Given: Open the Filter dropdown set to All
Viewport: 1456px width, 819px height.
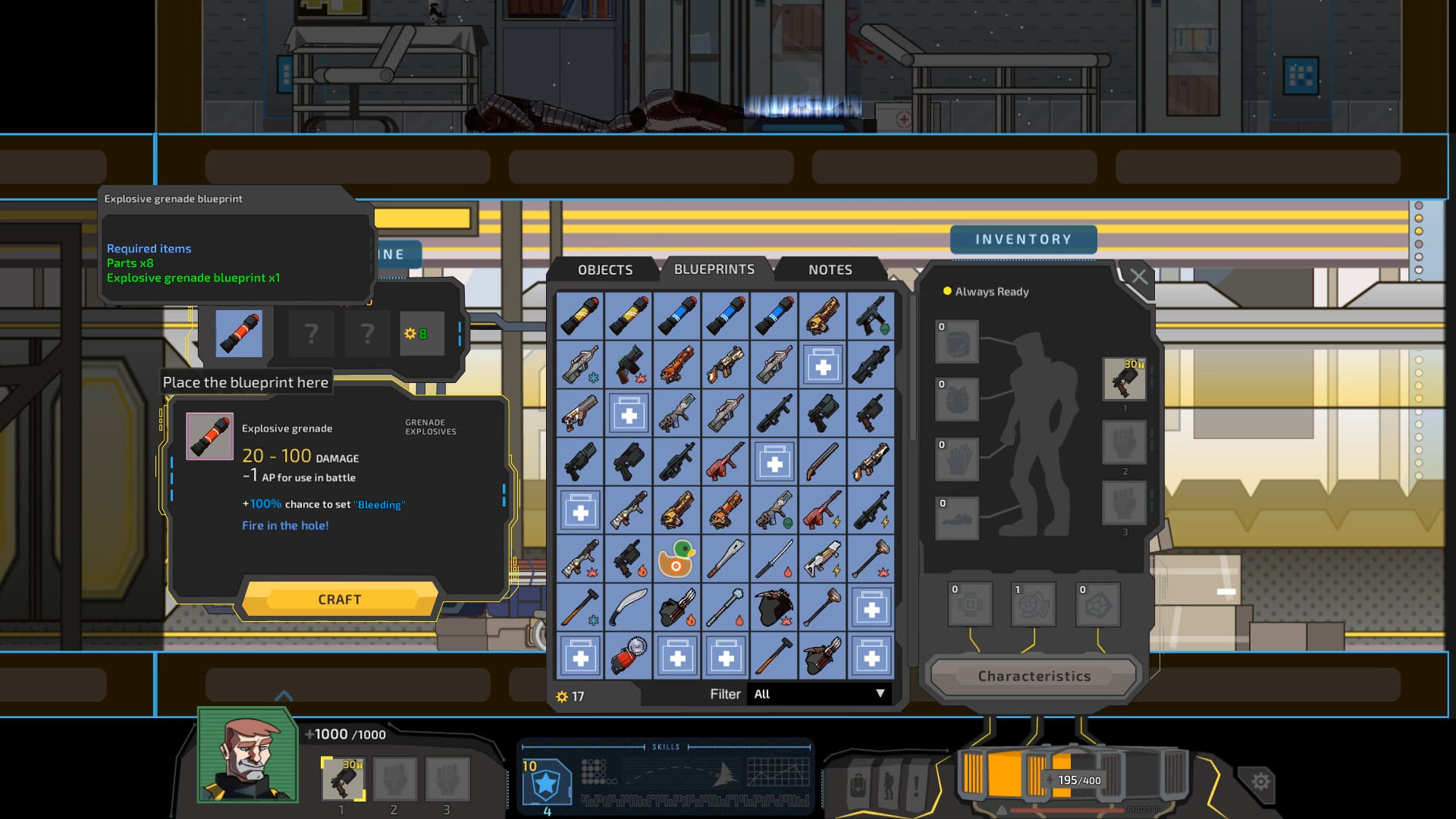Looking at the screenshot, I should pyautogui.click(x=819, y=694).
